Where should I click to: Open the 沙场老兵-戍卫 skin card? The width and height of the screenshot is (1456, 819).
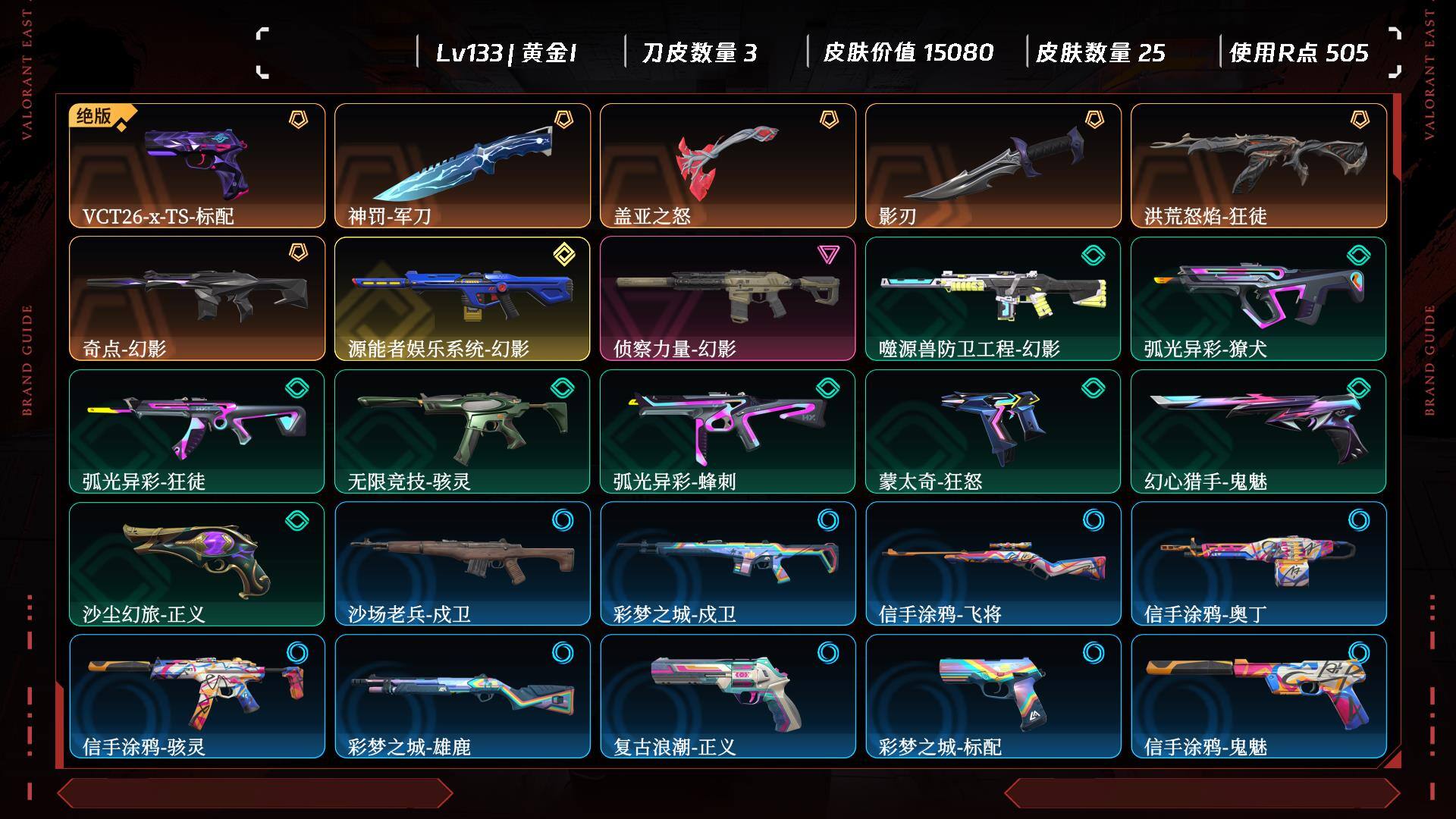pos(463,563)
